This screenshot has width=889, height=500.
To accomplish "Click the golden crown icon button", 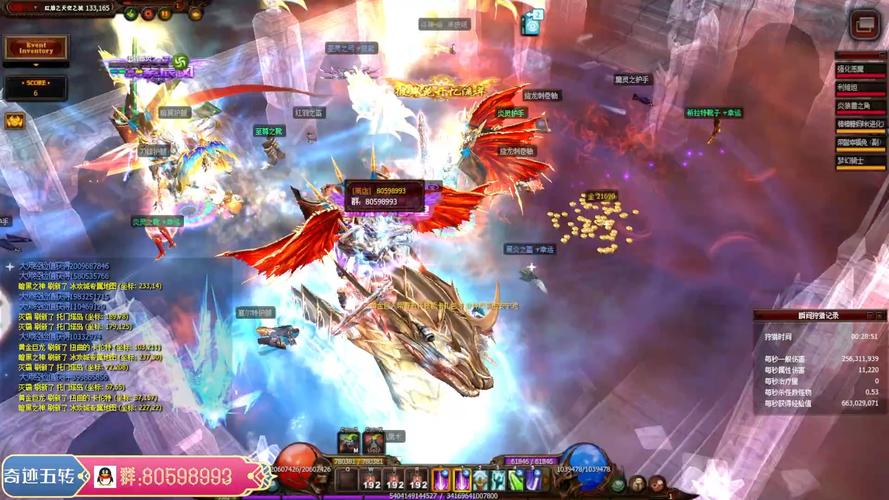I will (x=15, y=120).
